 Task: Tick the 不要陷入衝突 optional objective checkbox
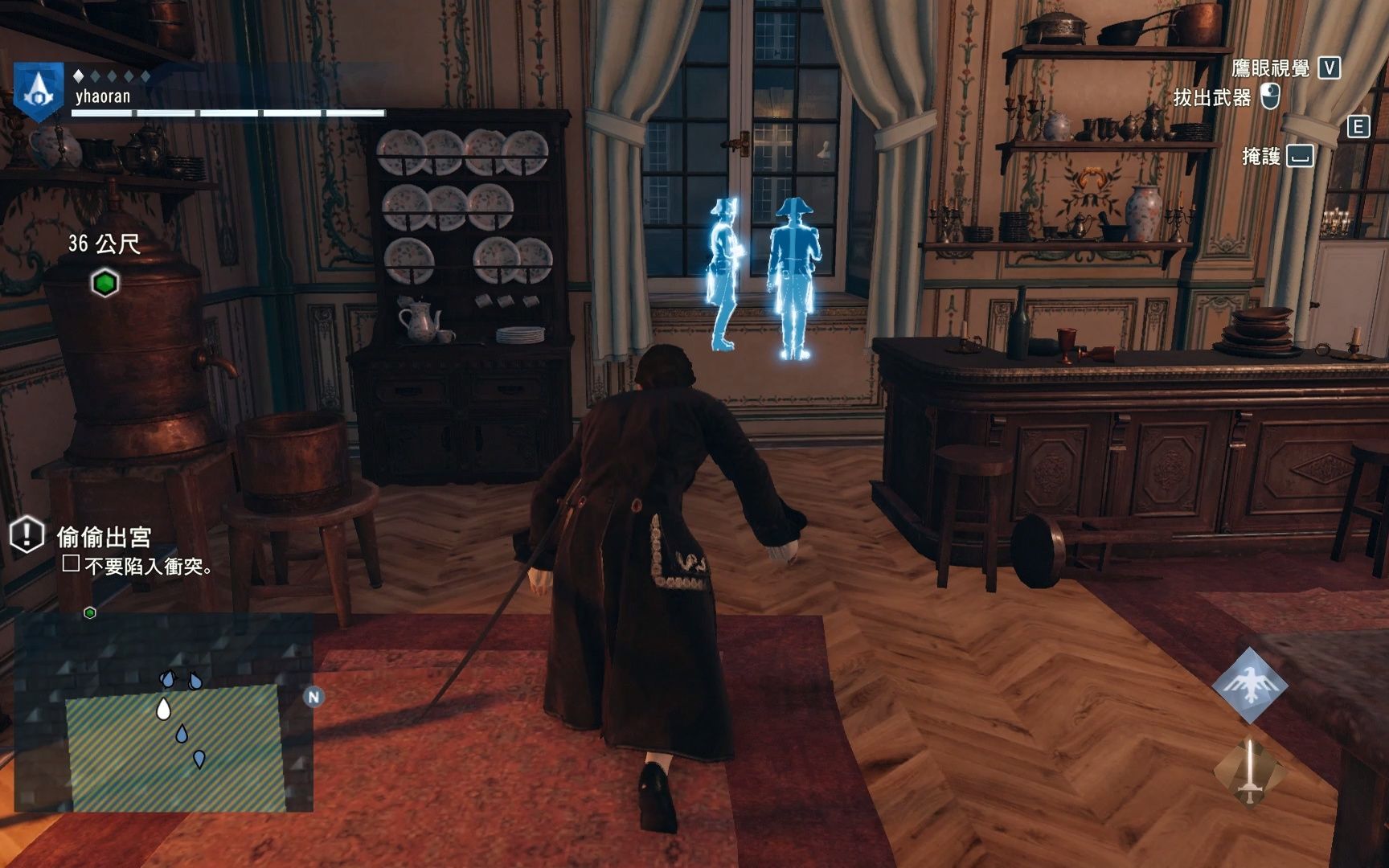tap(71, 563)
